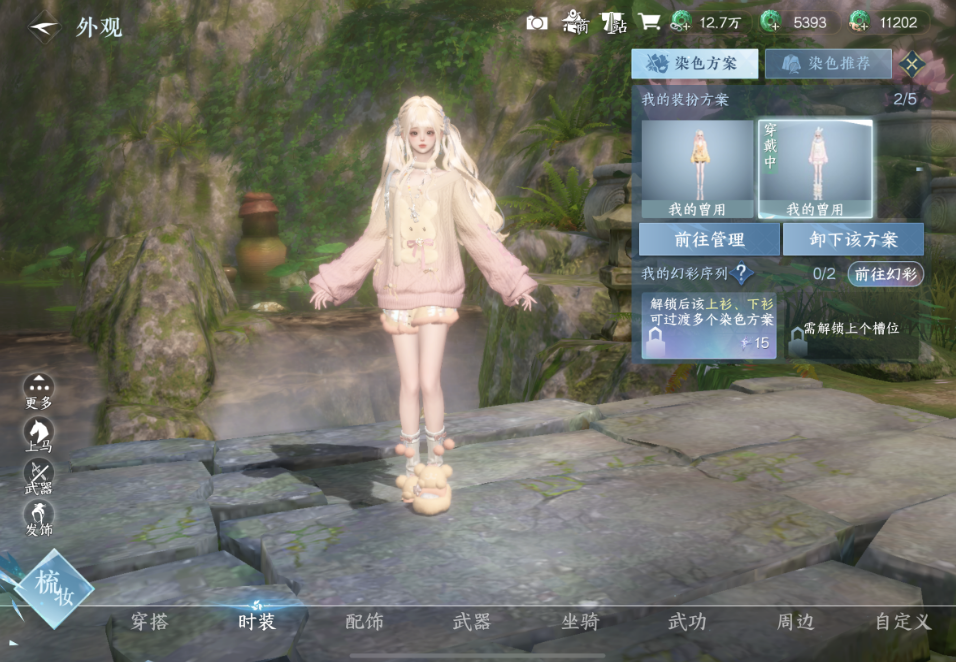Toggle the 发饰 hair accessory icon
956x662 pixels.
[39, 517]
